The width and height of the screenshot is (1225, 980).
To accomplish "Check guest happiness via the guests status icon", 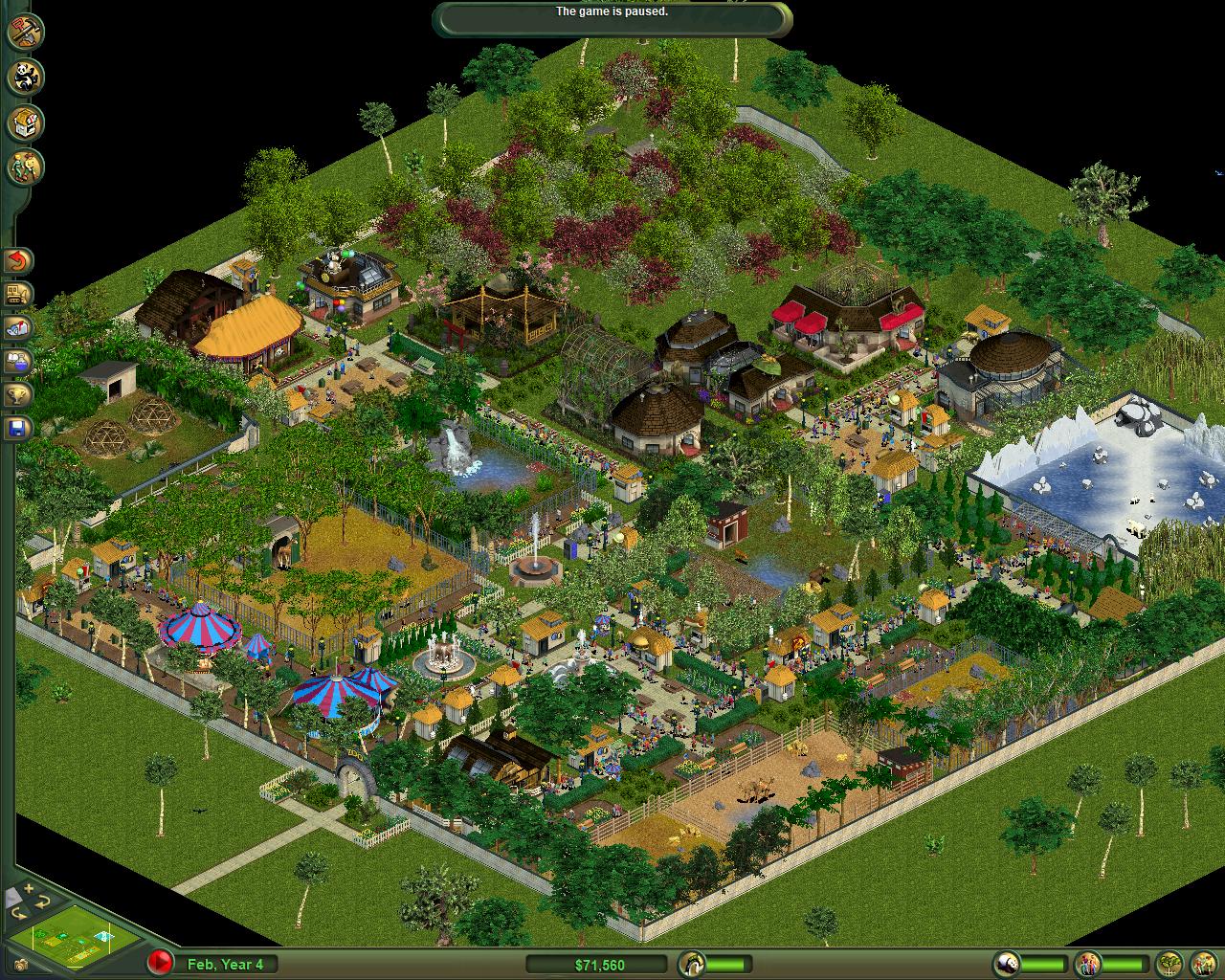I will pos(1086,965).
